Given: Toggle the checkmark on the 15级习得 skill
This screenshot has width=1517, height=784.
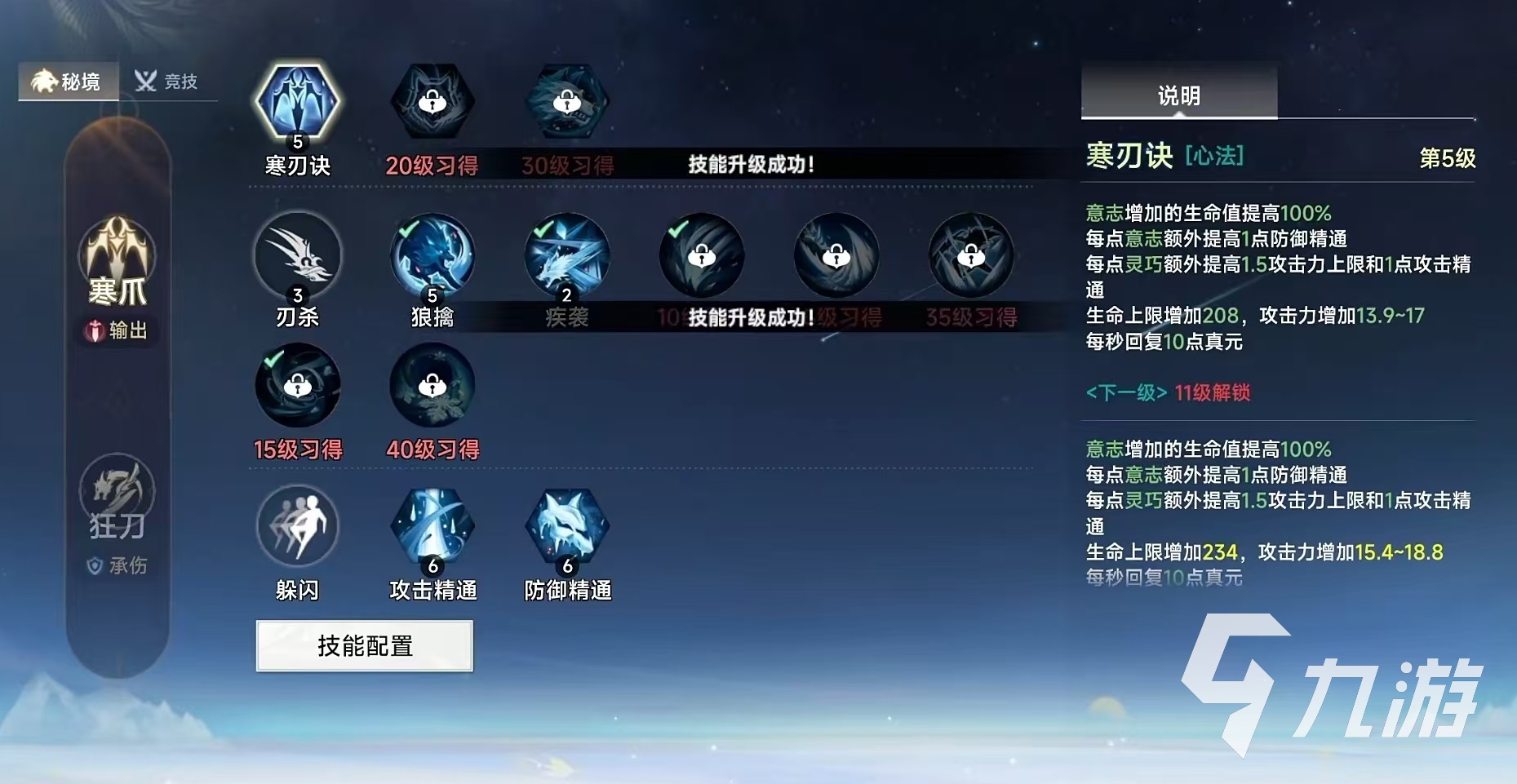Looking at the screenshot, I should (273, 359).
